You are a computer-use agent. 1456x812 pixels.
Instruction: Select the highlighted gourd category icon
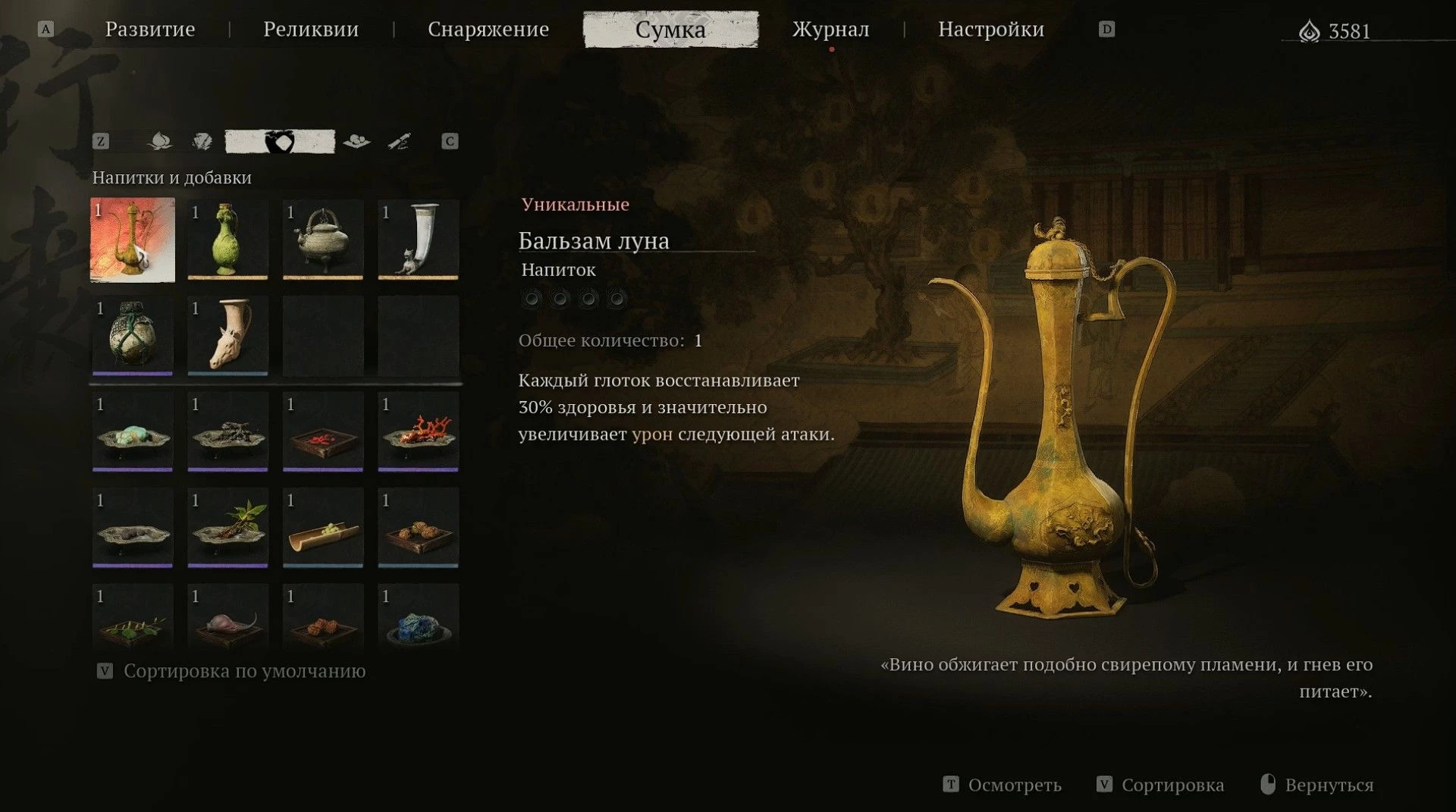pyautogui.click(x=279, y=142)
